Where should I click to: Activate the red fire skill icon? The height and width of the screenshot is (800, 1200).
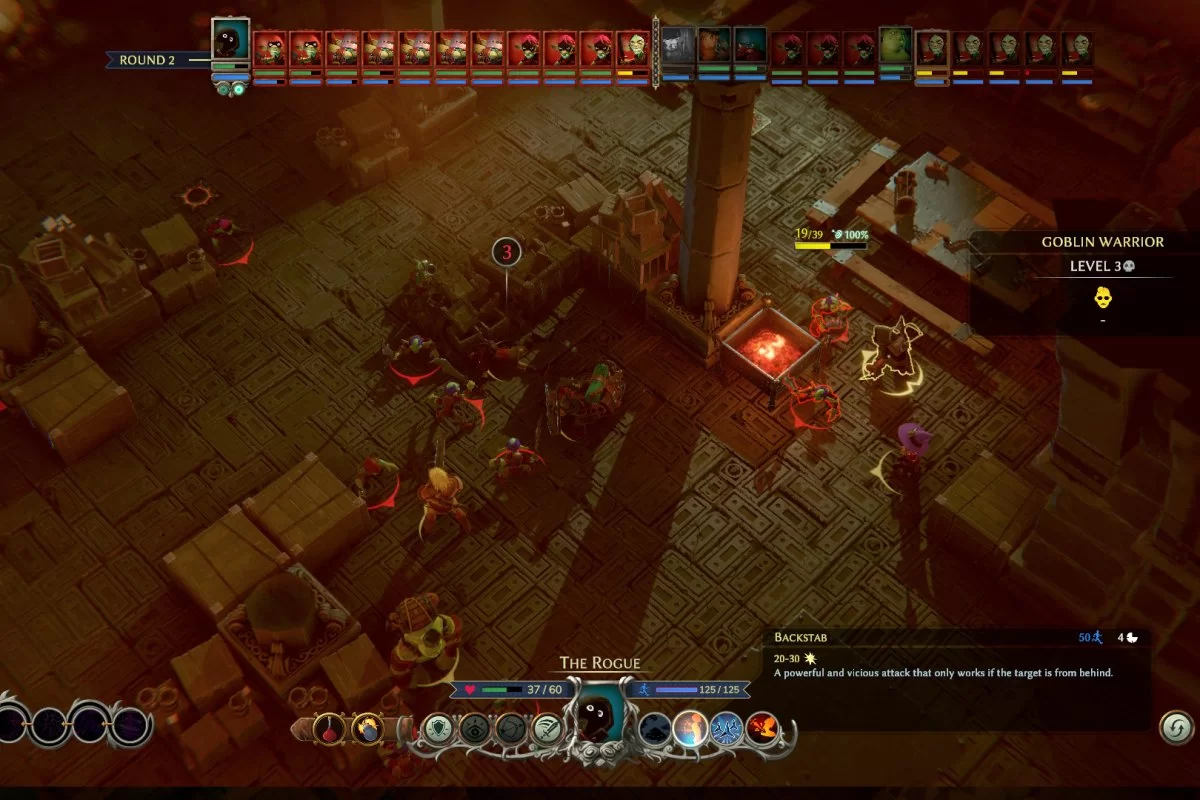coord(762,728)
